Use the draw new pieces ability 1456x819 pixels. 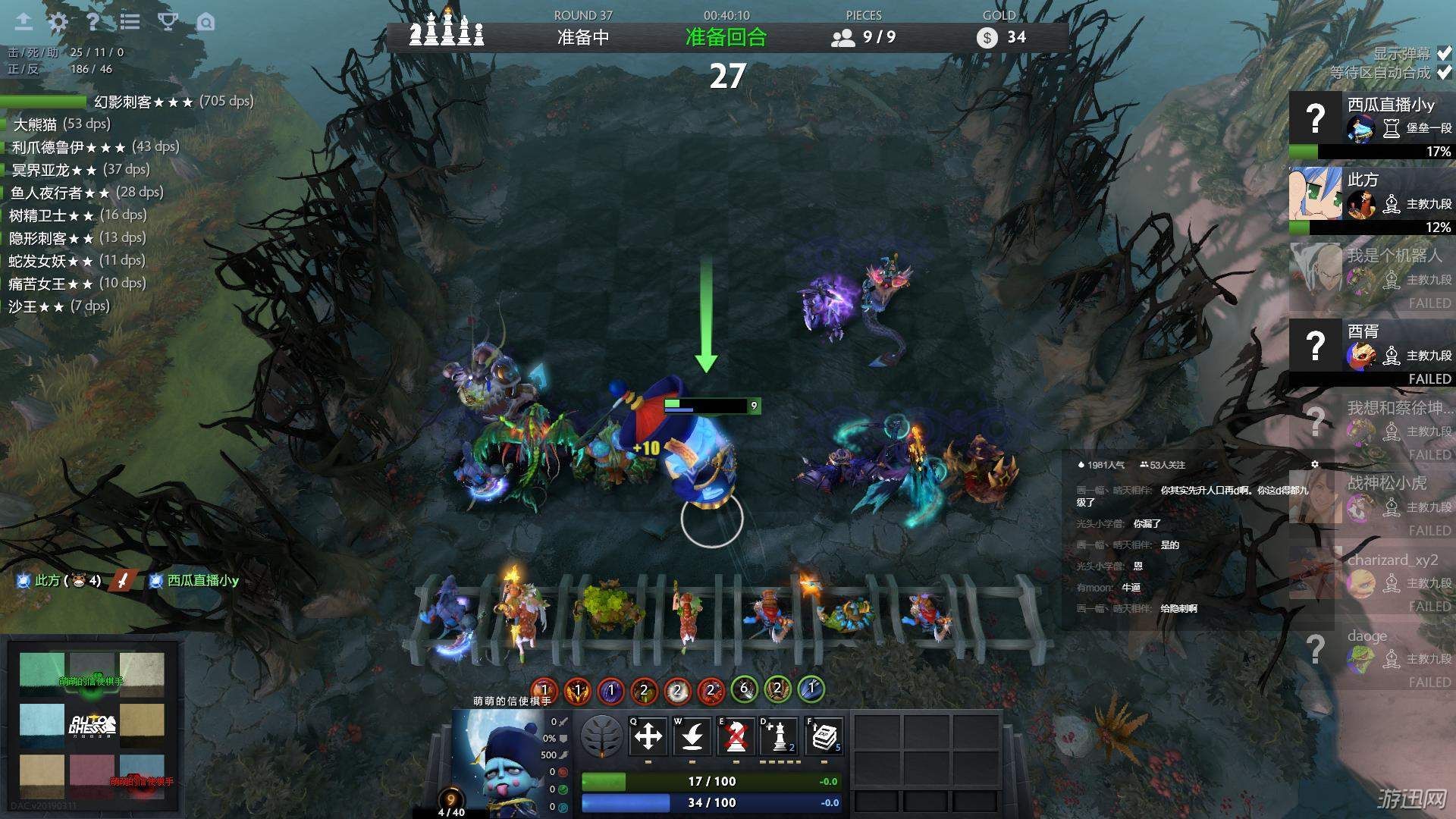point(780,736)
